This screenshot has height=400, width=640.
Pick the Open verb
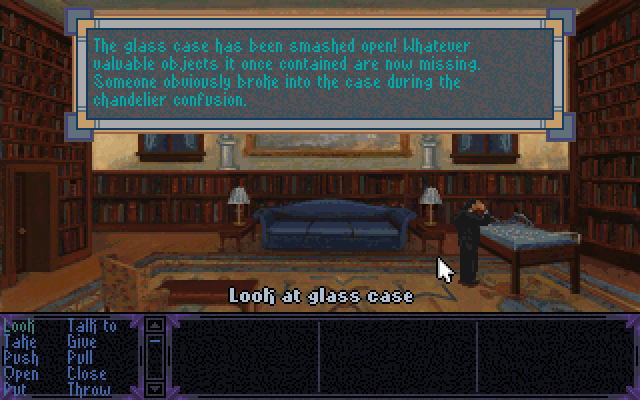[21, 373]
